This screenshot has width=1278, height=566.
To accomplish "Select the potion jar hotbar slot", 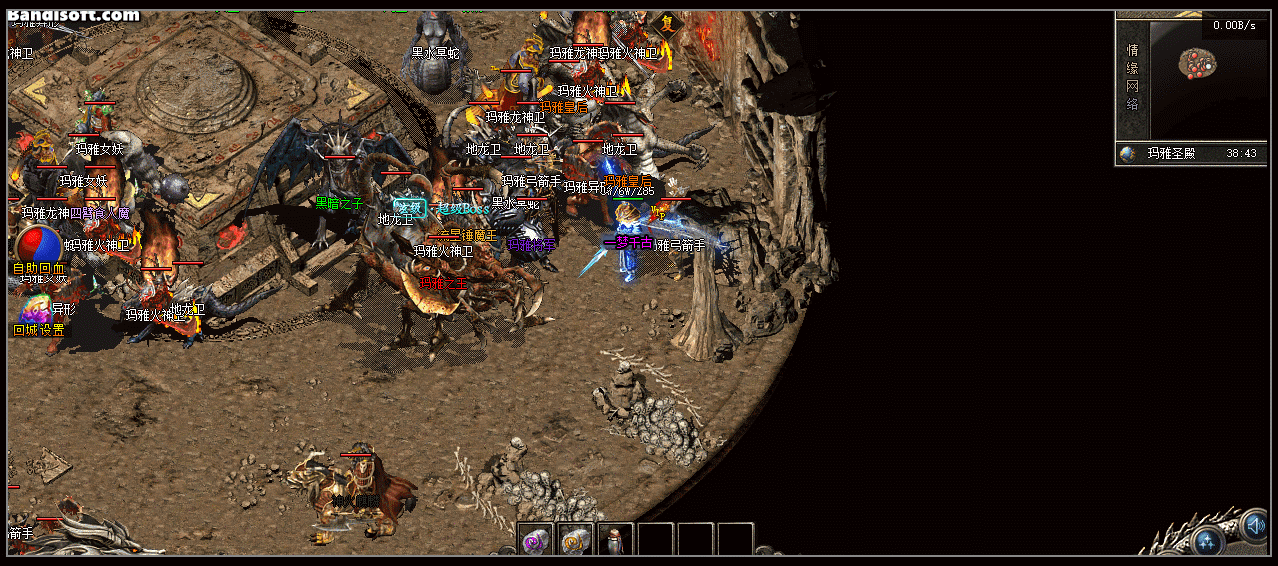I will (x=615, y=541).
